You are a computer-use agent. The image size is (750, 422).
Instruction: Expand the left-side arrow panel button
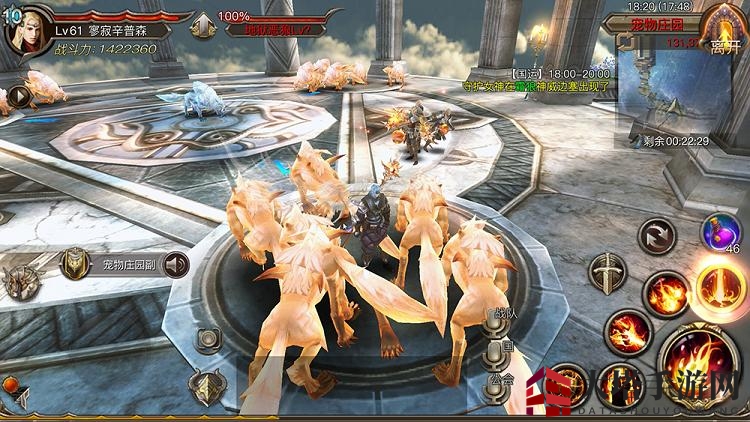18,97
